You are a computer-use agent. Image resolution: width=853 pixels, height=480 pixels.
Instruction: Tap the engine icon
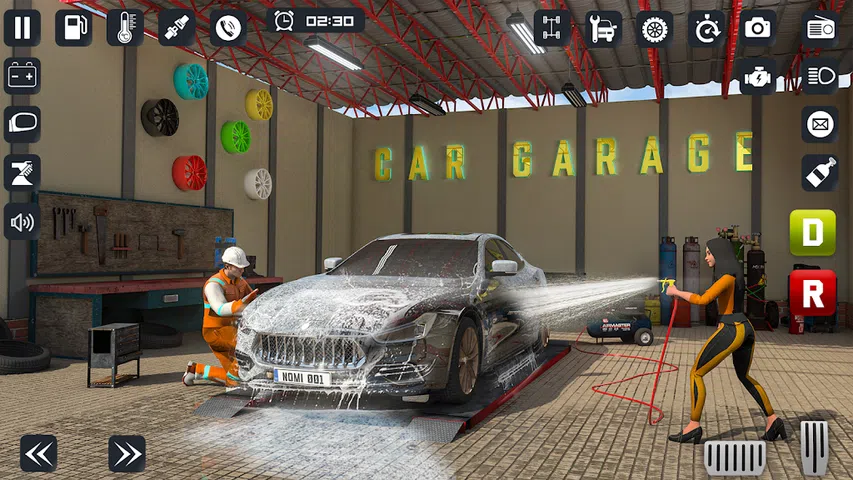pos(758,76)
